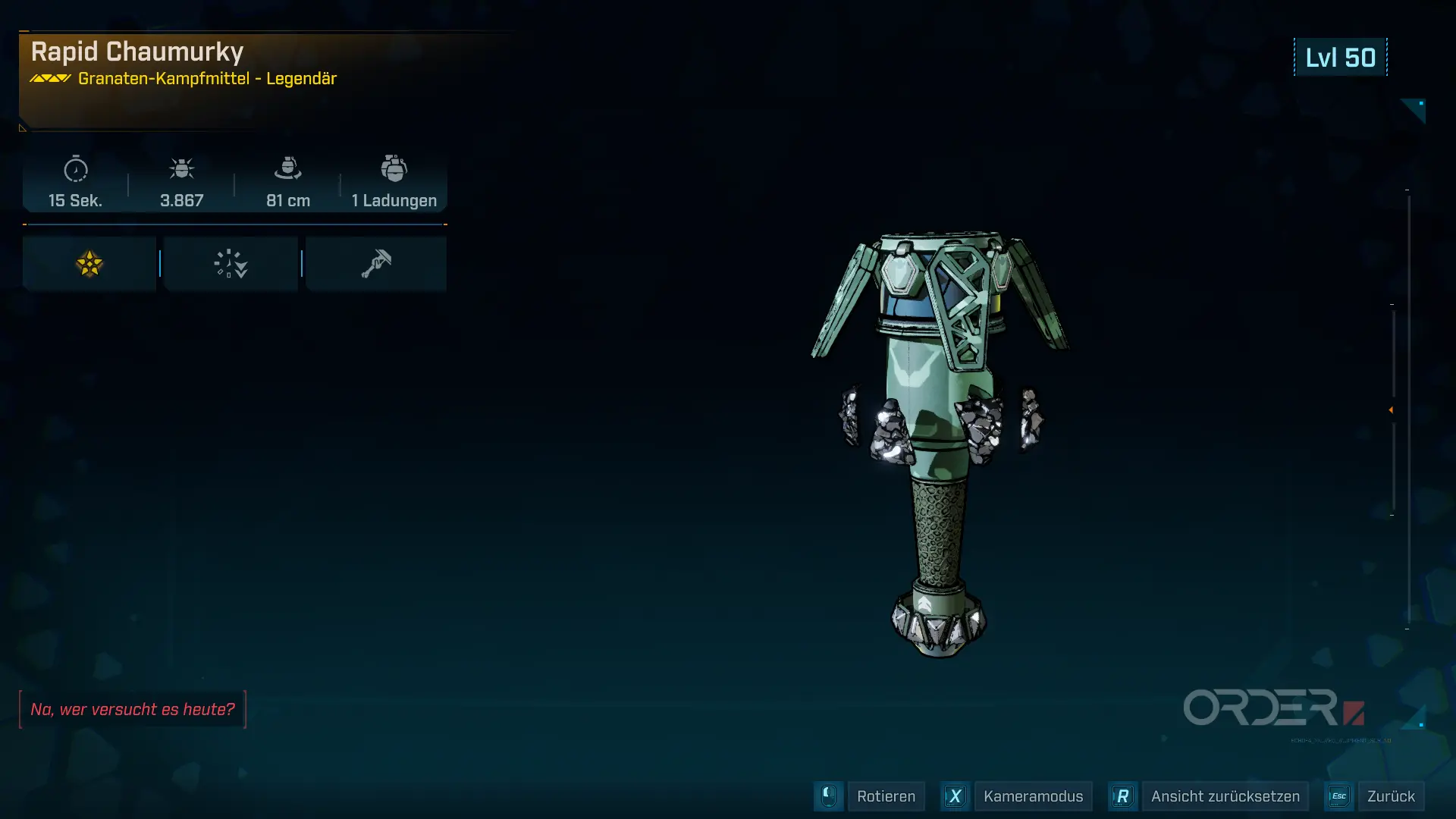Activate Kameramodus
Viewport: 1456px width, 819px height.
[1032, 796]
